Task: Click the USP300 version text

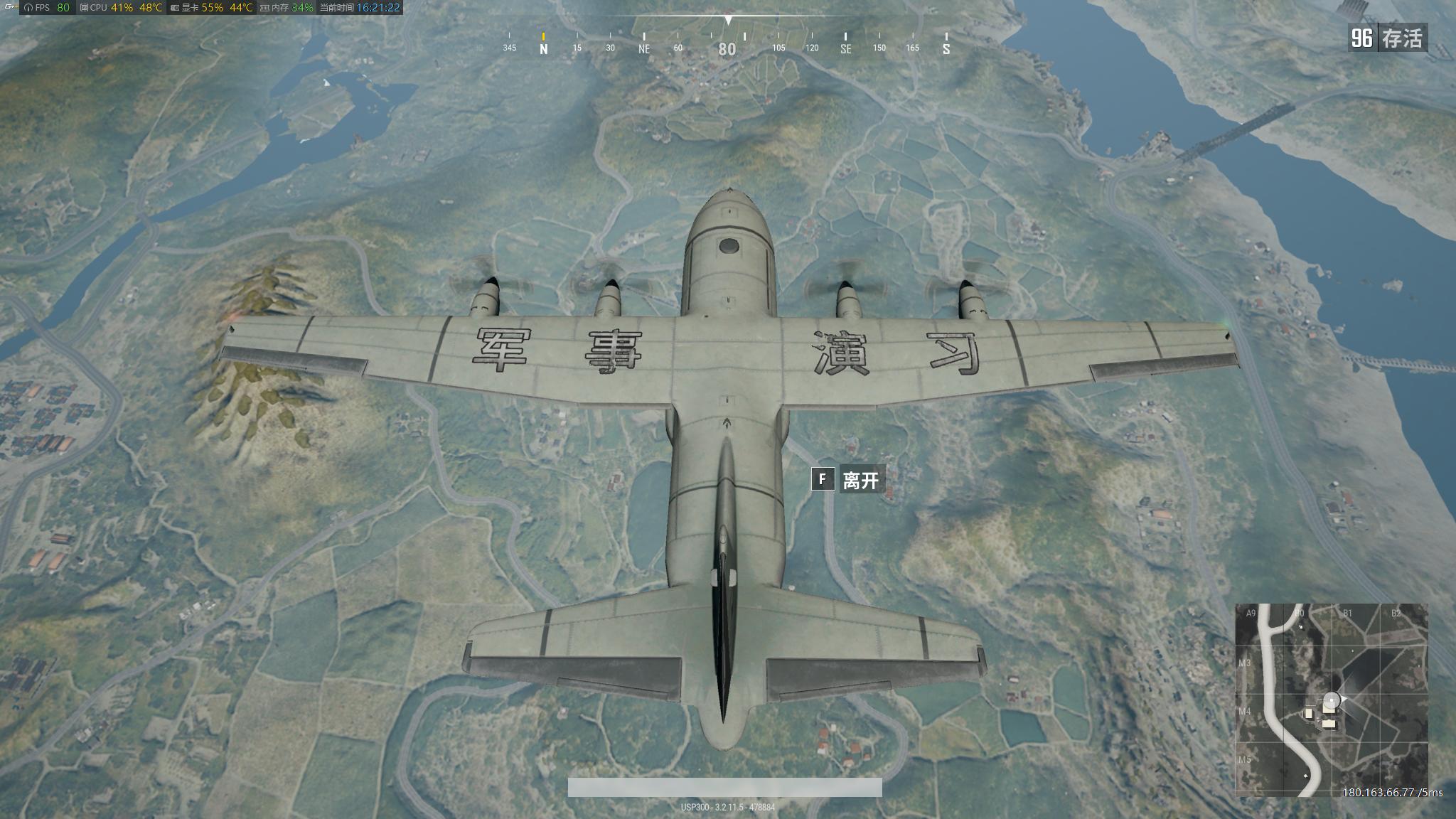Action: tap(728, 807)
